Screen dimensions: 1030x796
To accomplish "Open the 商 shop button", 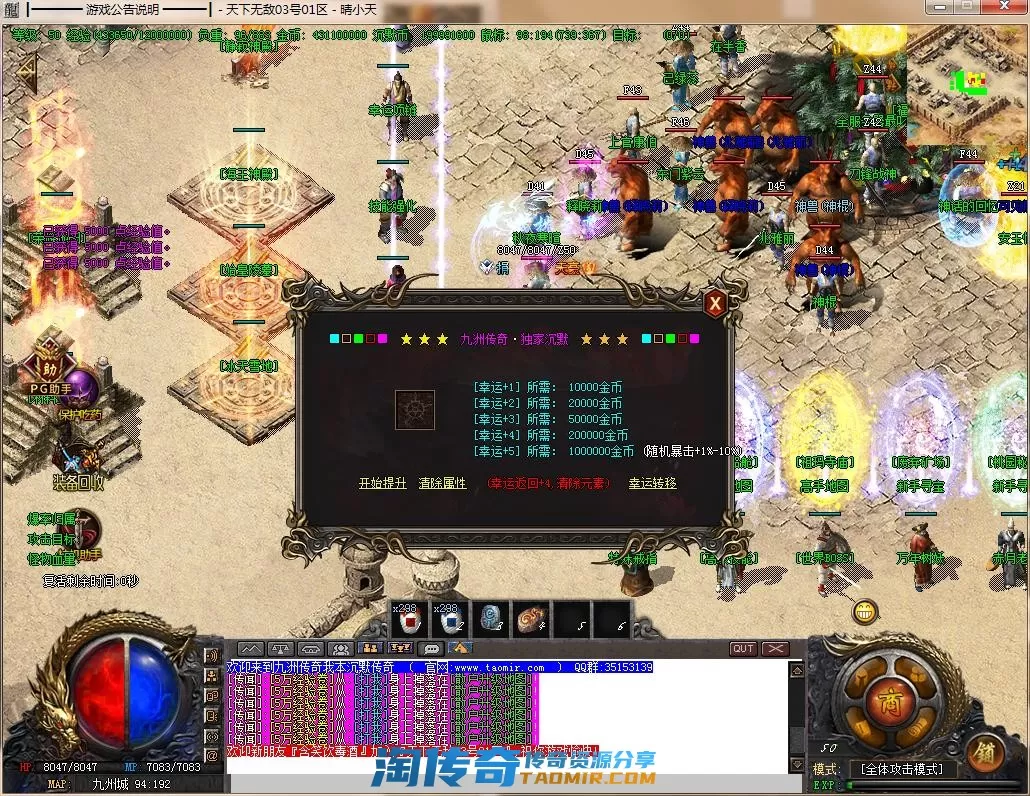I will click(x=887, y=700).
